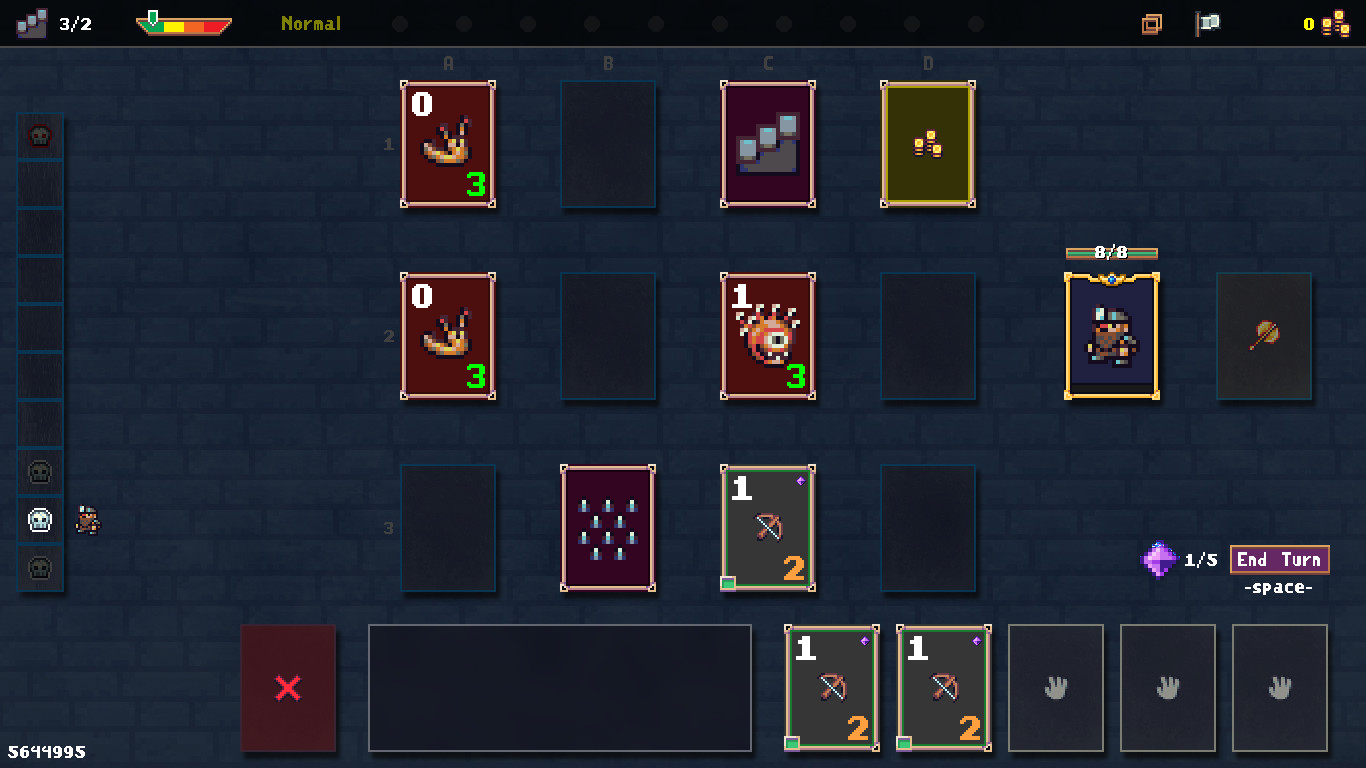
Task: Click the surrender flag icon
Action: [x=1206, y=23]
